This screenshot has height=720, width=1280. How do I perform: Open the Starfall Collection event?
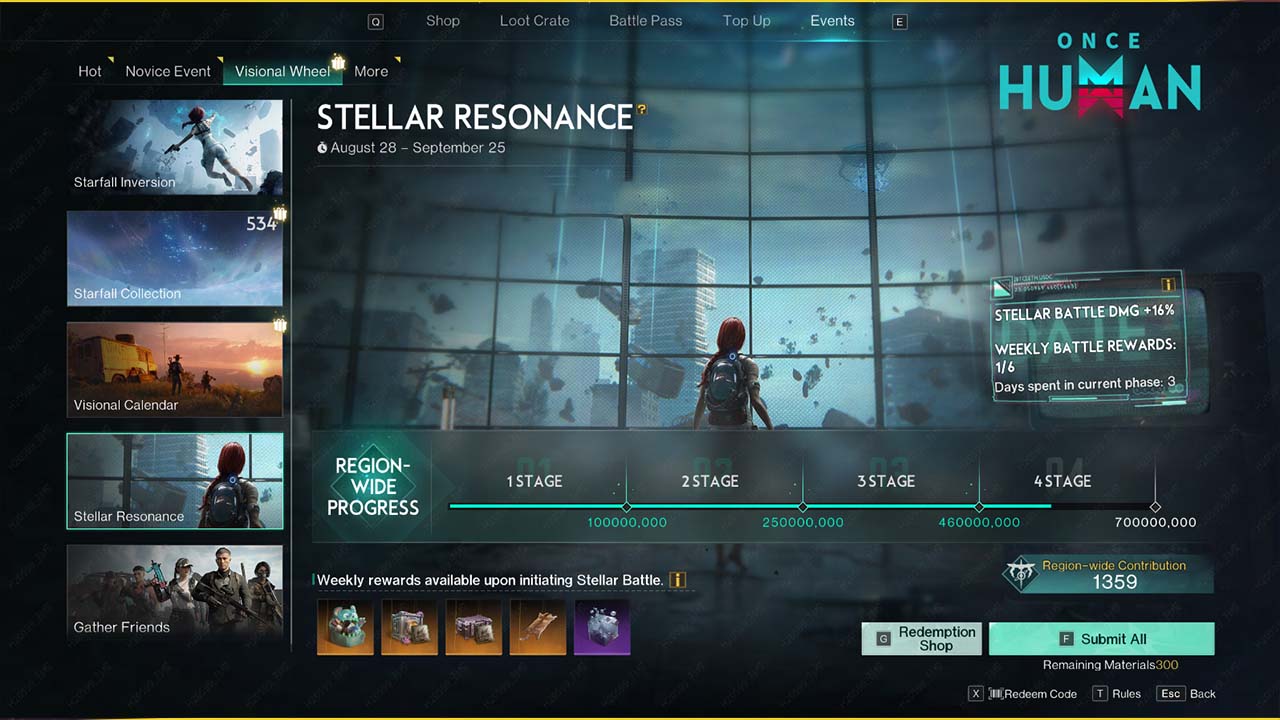175,258
